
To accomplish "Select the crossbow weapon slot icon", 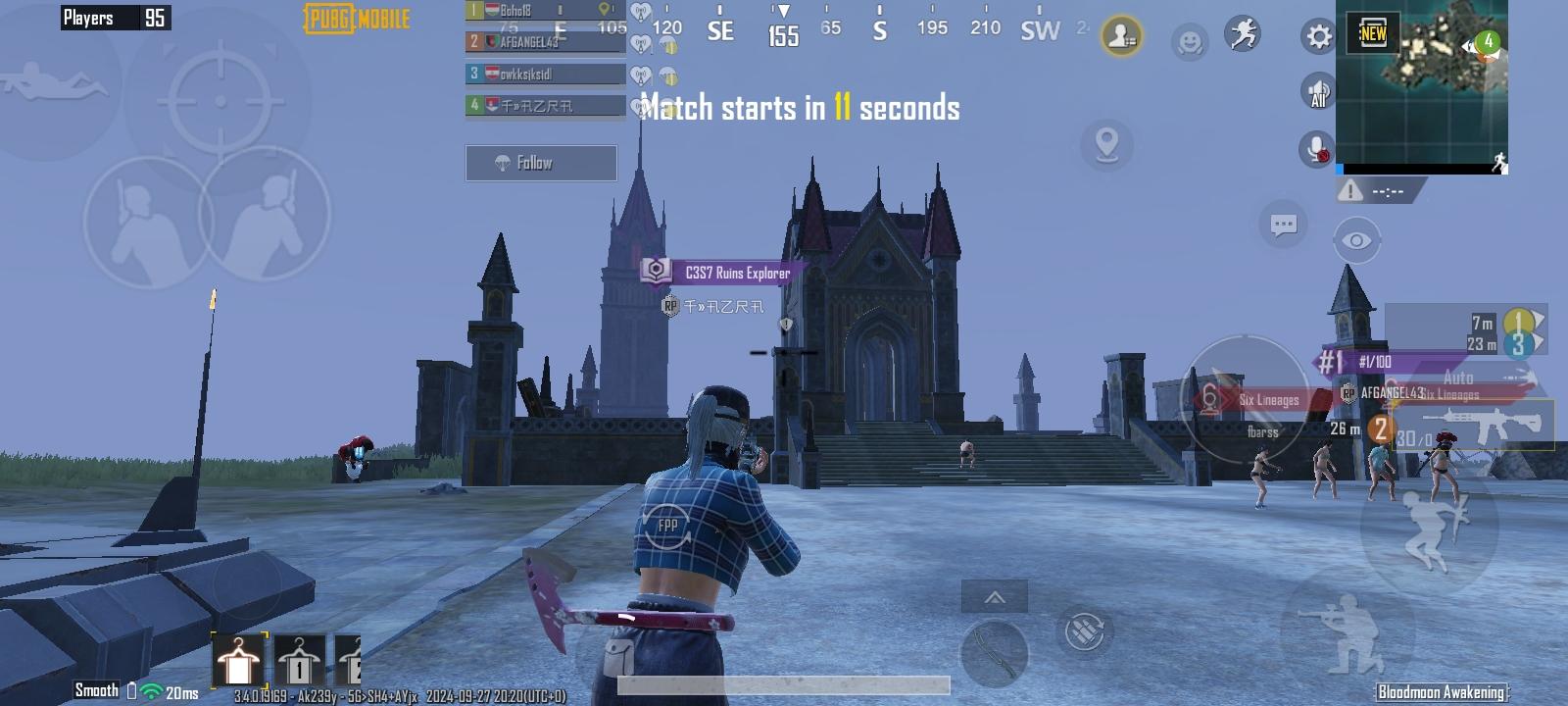I will (994, 655).
